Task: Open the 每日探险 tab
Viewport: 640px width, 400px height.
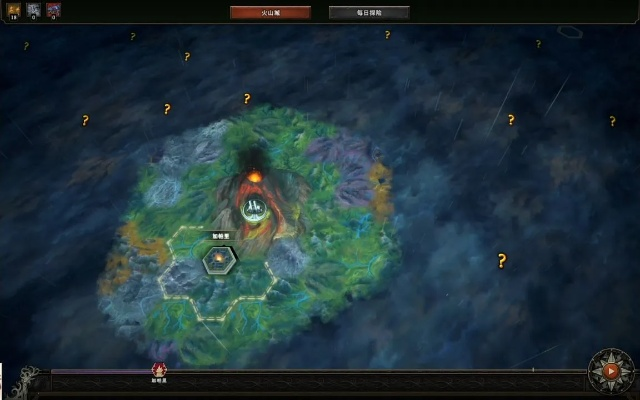Action: pyautogui.click(x=368, y=13)
